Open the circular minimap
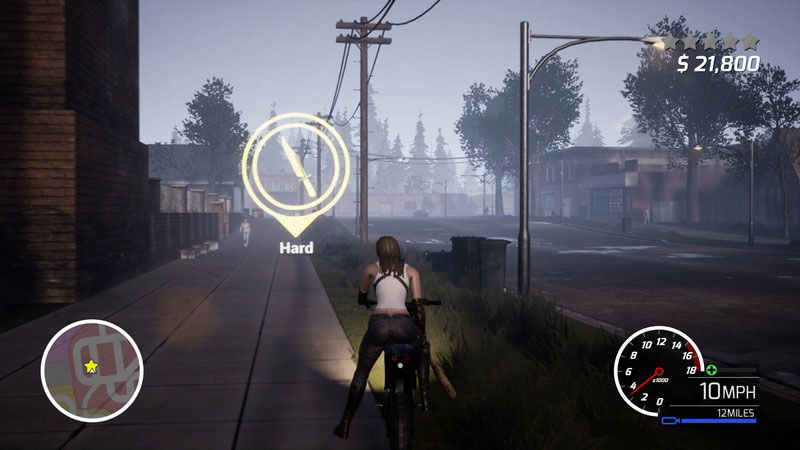Screen dimensions: 800x450 [92, 371]
